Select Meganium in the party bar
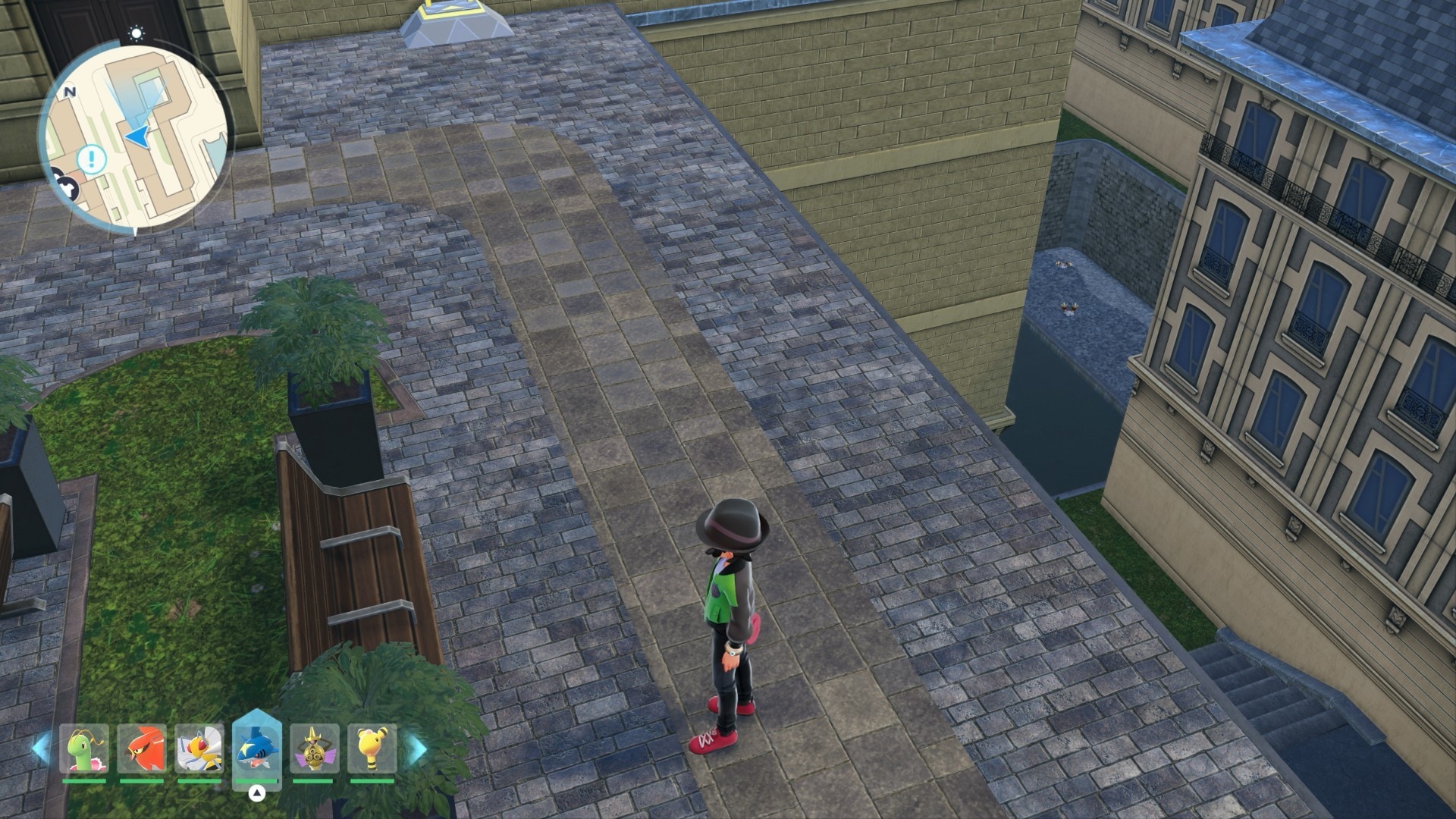1456x819 pixels. (x=84, y=749)
